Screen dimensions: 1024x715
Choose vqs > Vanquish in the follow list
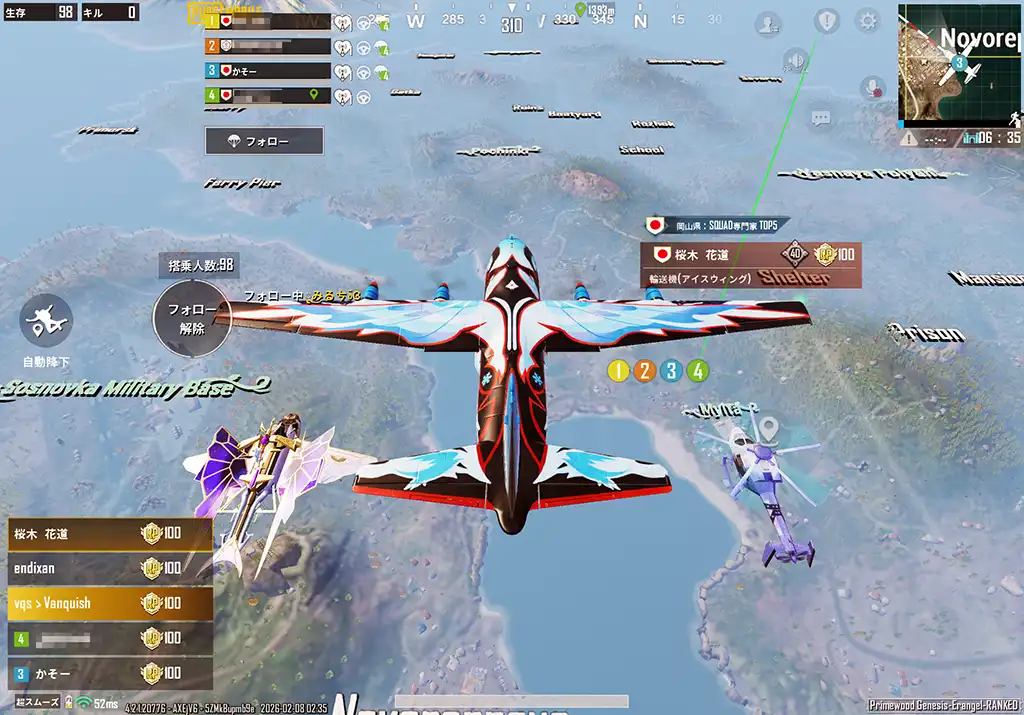[x=110, y=603]
